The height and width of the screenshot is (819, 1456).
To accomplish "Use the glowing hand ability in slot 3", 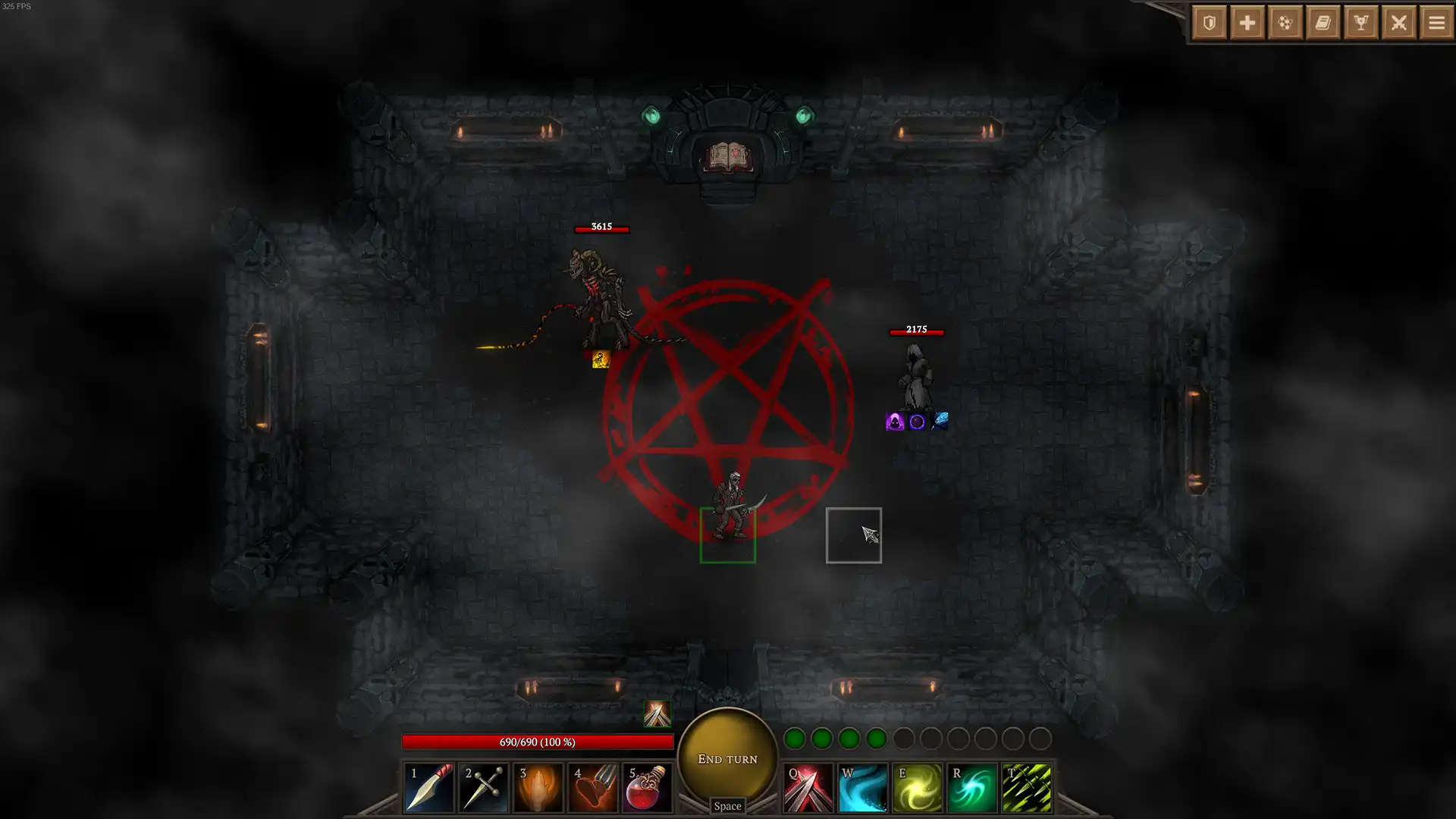I will click(538, 786).
